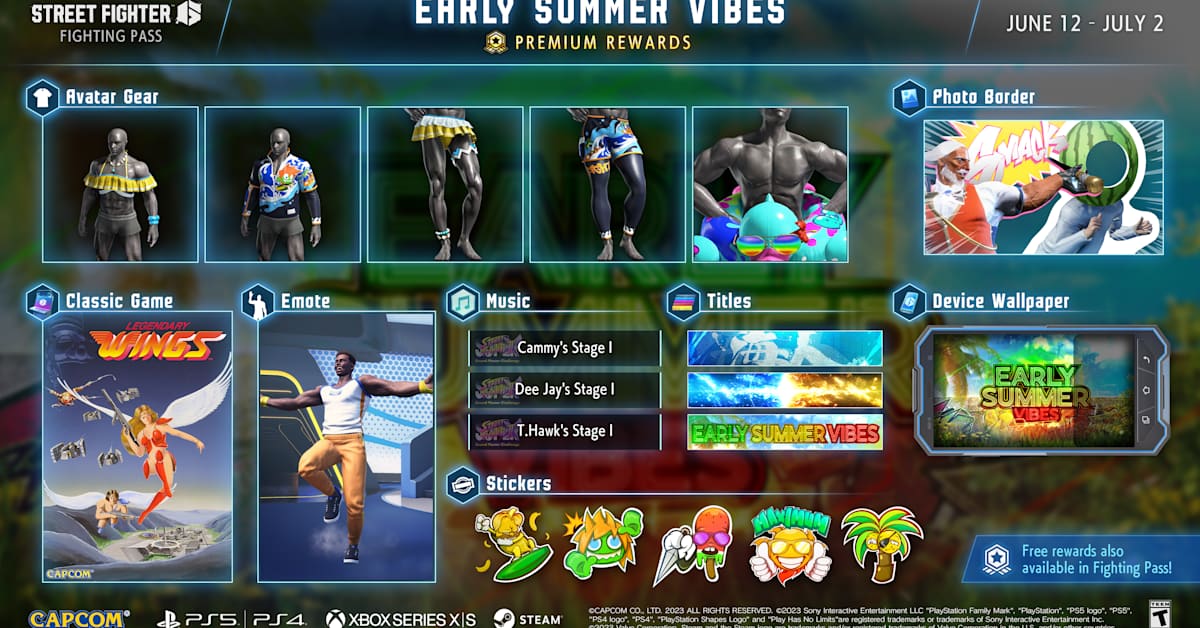Click the free rewards Fighting Pass banner
Image resolution: width=1200 pixels, height=628 pixels.
(x=1082, y=559)
